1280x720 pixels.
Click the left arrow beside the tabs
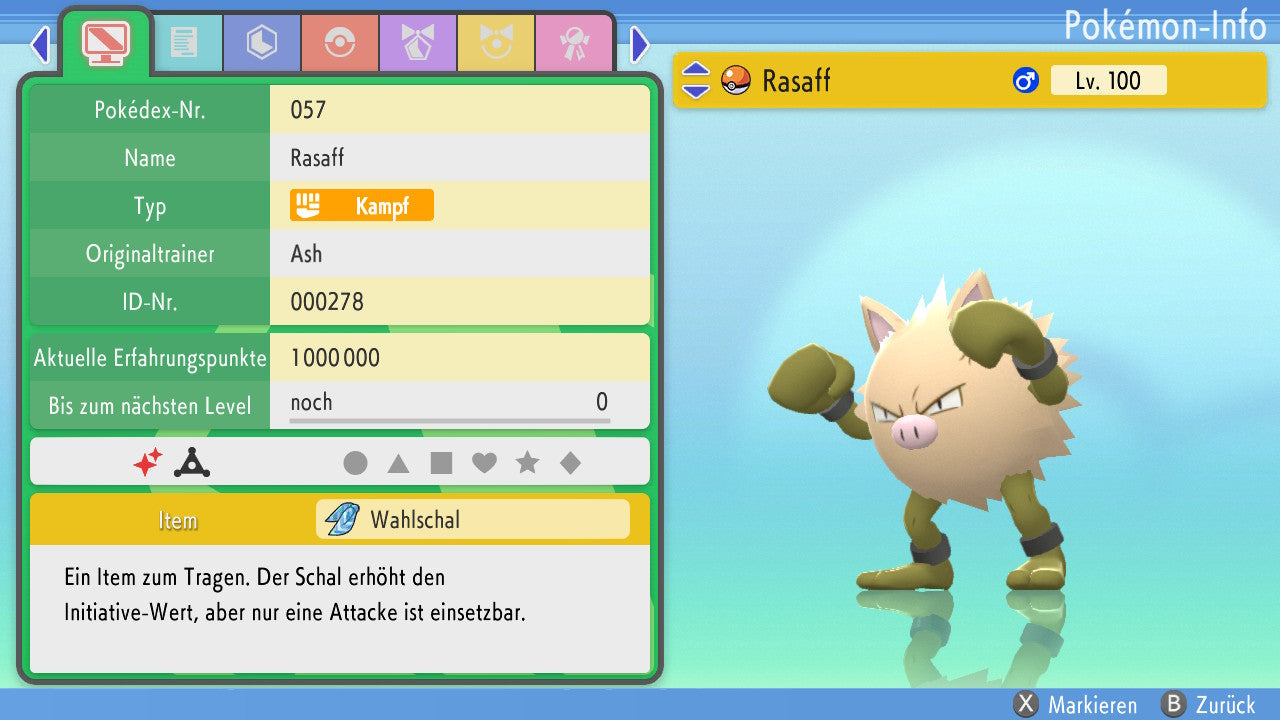click(x=40, y=44)
